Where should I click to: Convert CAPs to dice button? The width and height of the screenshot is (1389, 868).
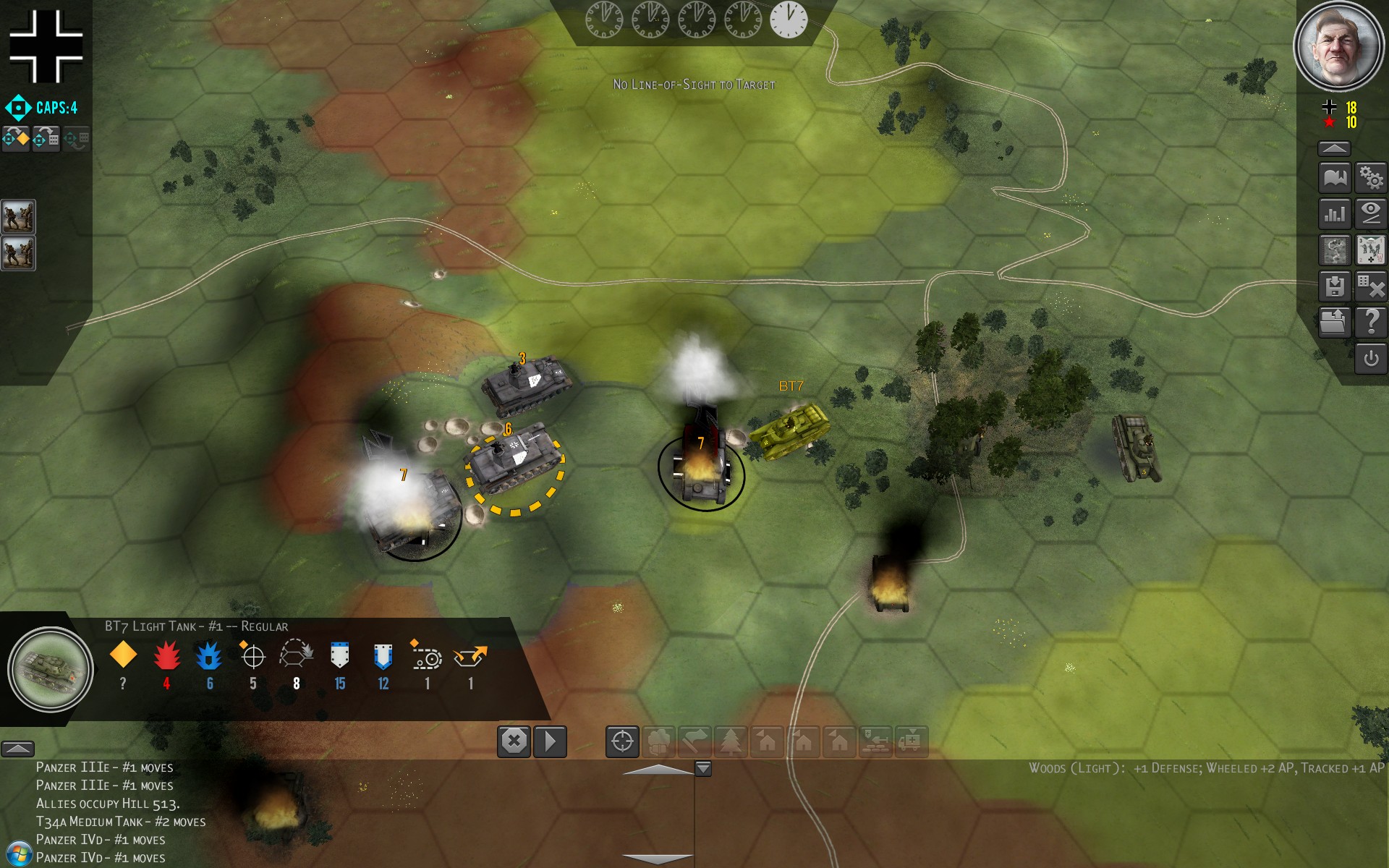[x=46, y=138]
